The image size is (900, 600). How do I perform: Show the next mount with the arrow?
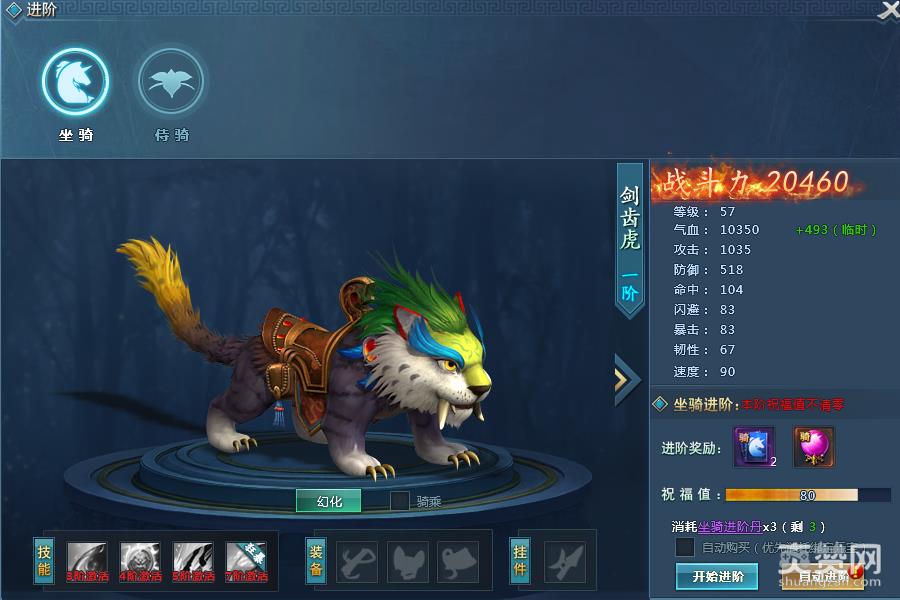tap(627, 379)
